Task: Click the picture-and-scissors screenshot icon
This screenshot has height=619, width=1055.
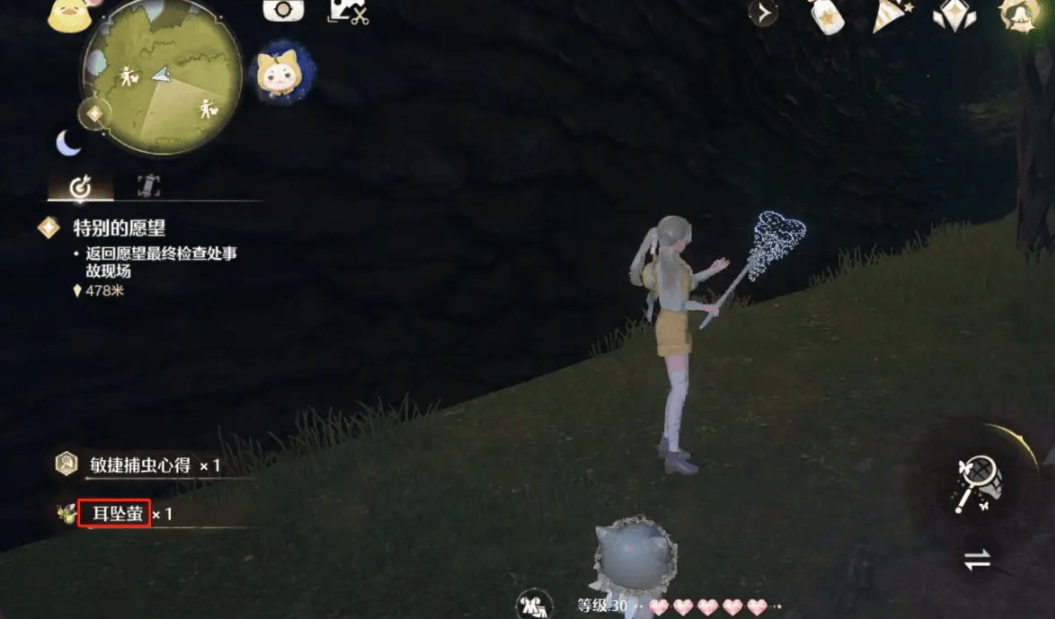Action: 347,11
